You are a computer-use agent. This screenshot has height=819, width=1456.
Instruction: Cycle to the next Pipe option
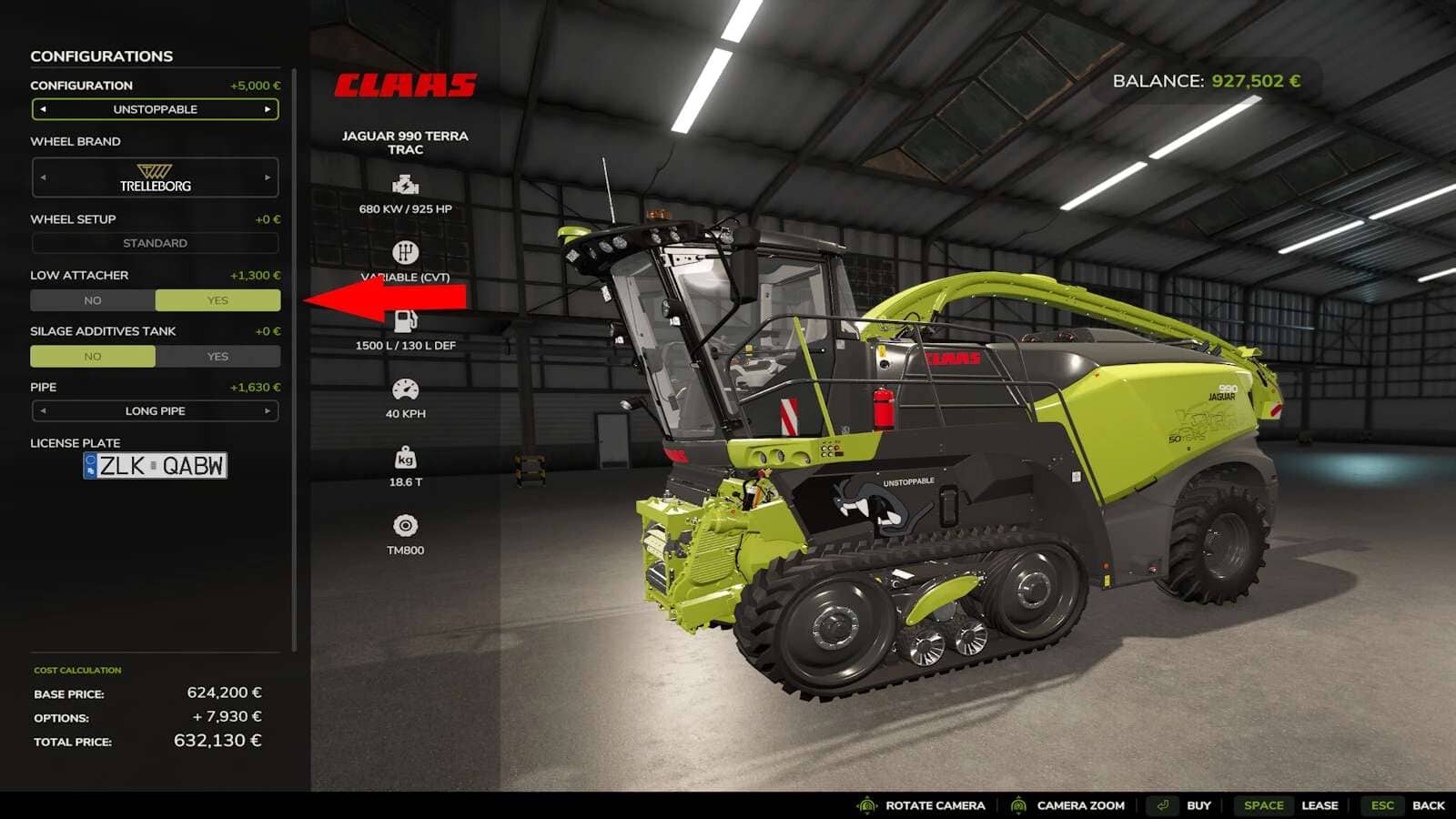coord(267,411)
